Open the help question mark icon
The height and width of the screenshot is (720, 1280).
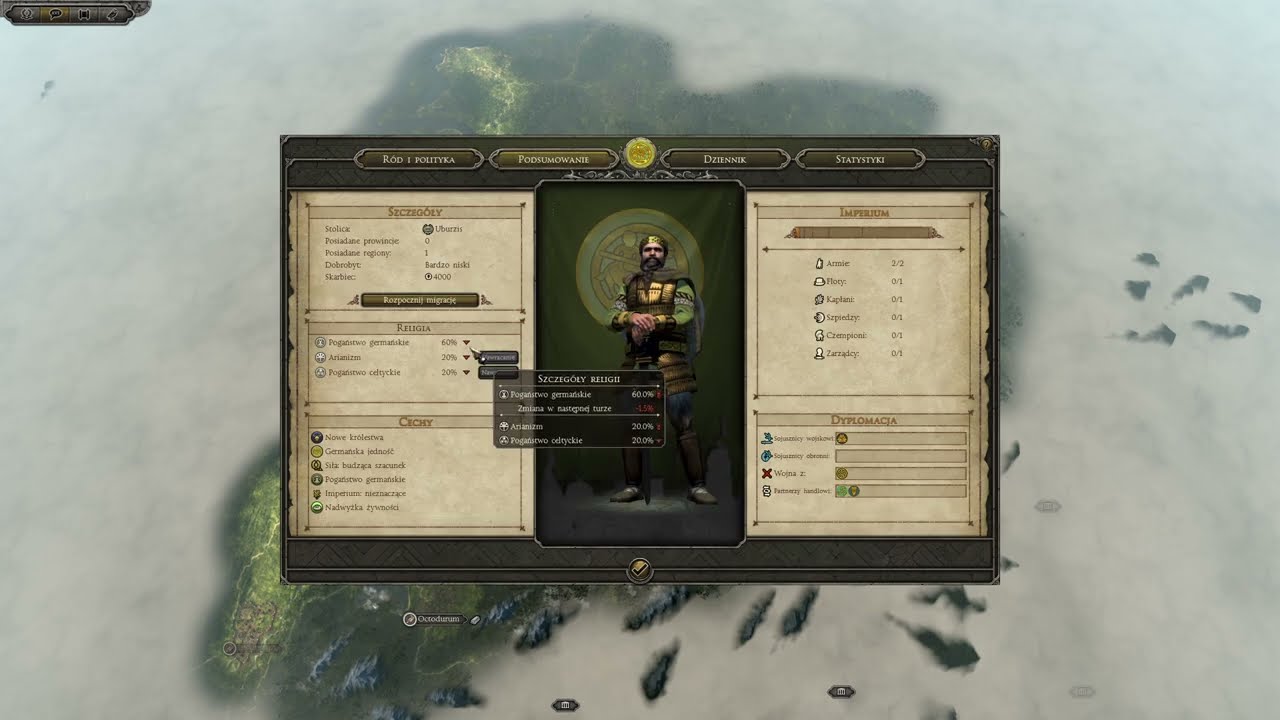coord(987,145)
